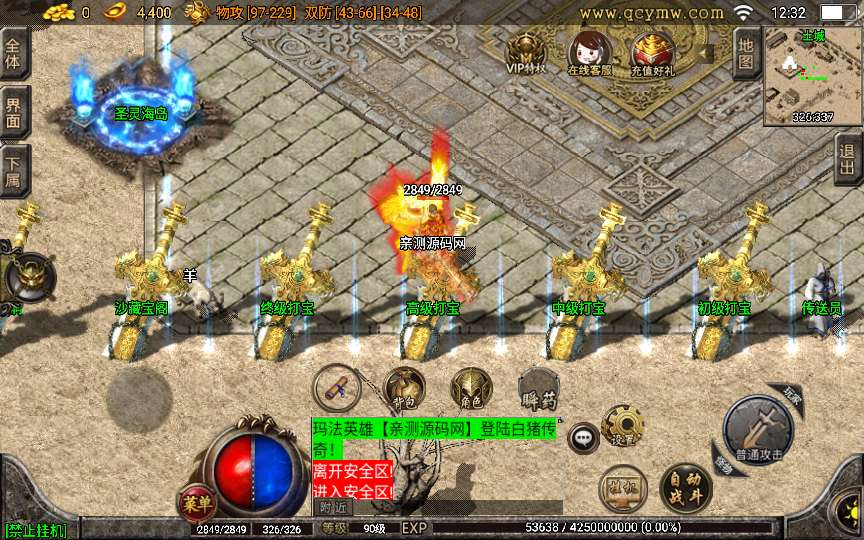Tap the 退出 exit button
864x540 pixels.
pyautogui.click(x=848, y=160)
